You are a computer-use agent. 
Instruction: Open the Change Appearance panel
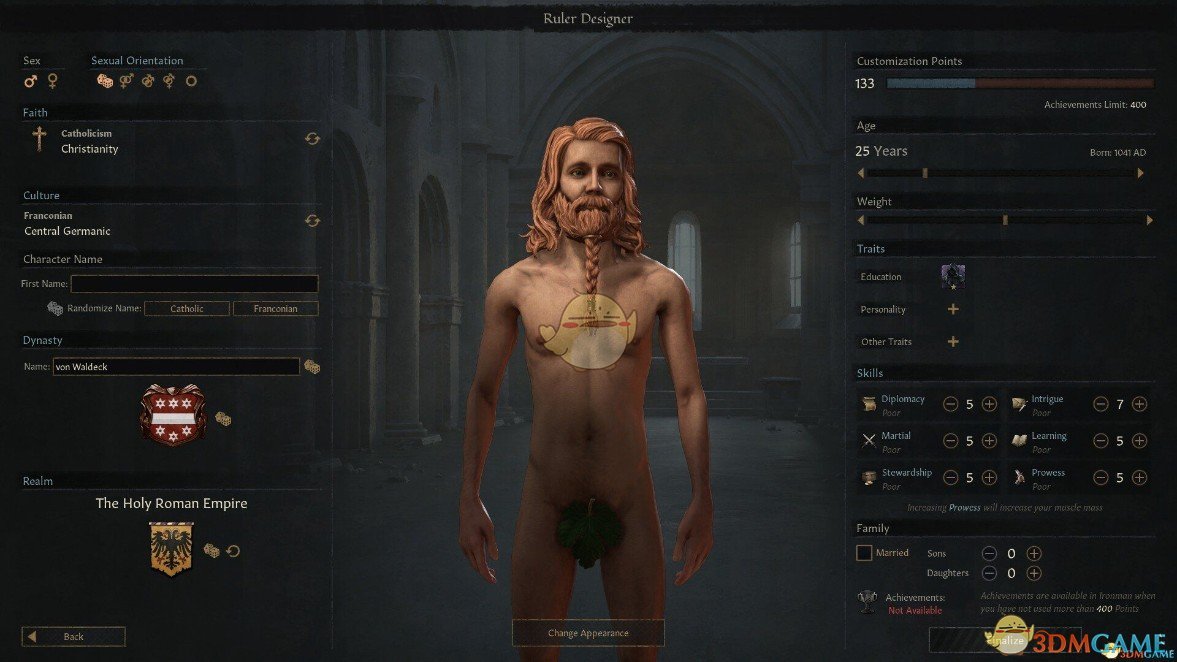click(x=588, y=633)
